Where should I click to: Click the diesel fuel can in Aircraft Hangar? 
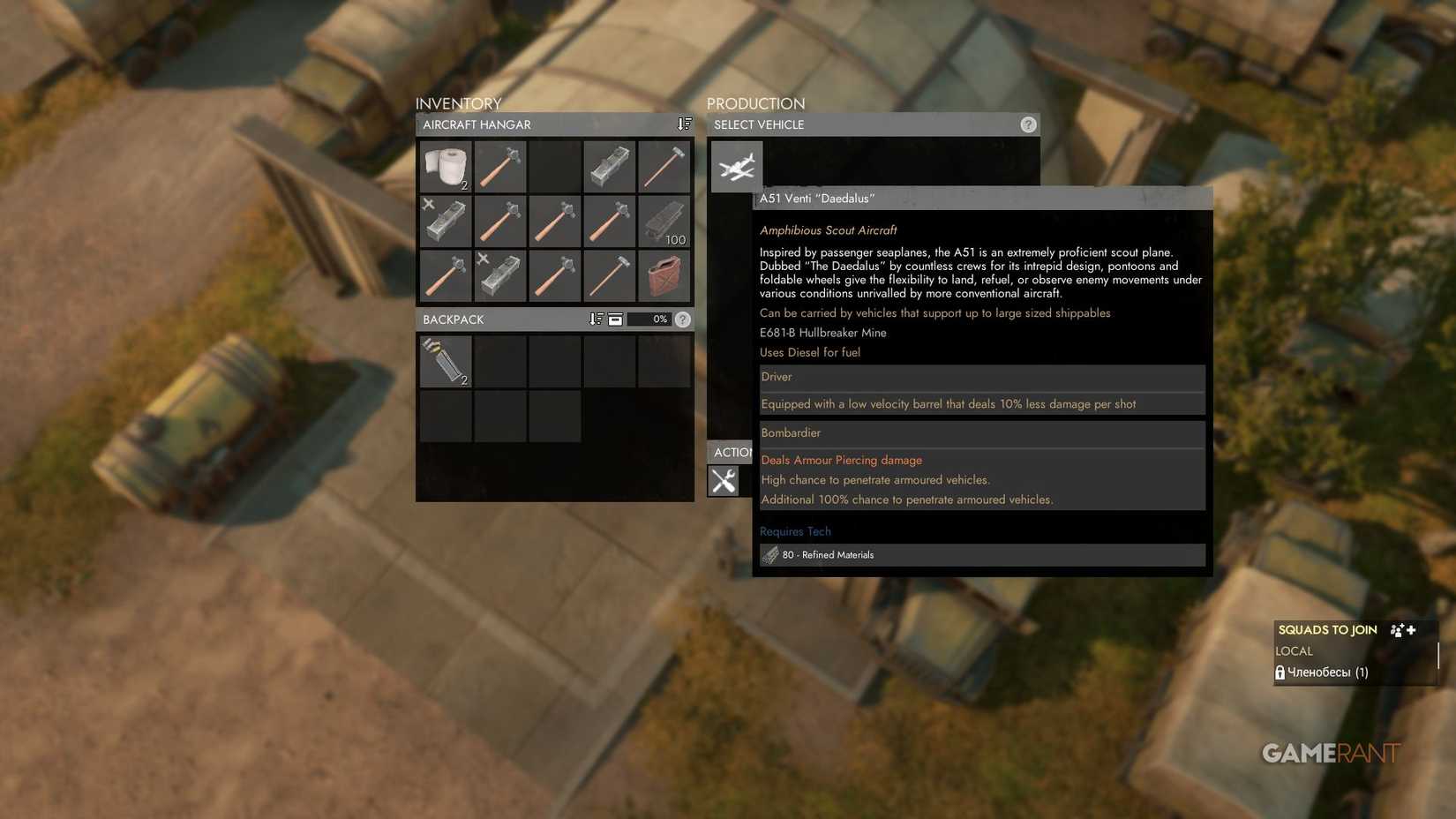click(x=664, y=276)
